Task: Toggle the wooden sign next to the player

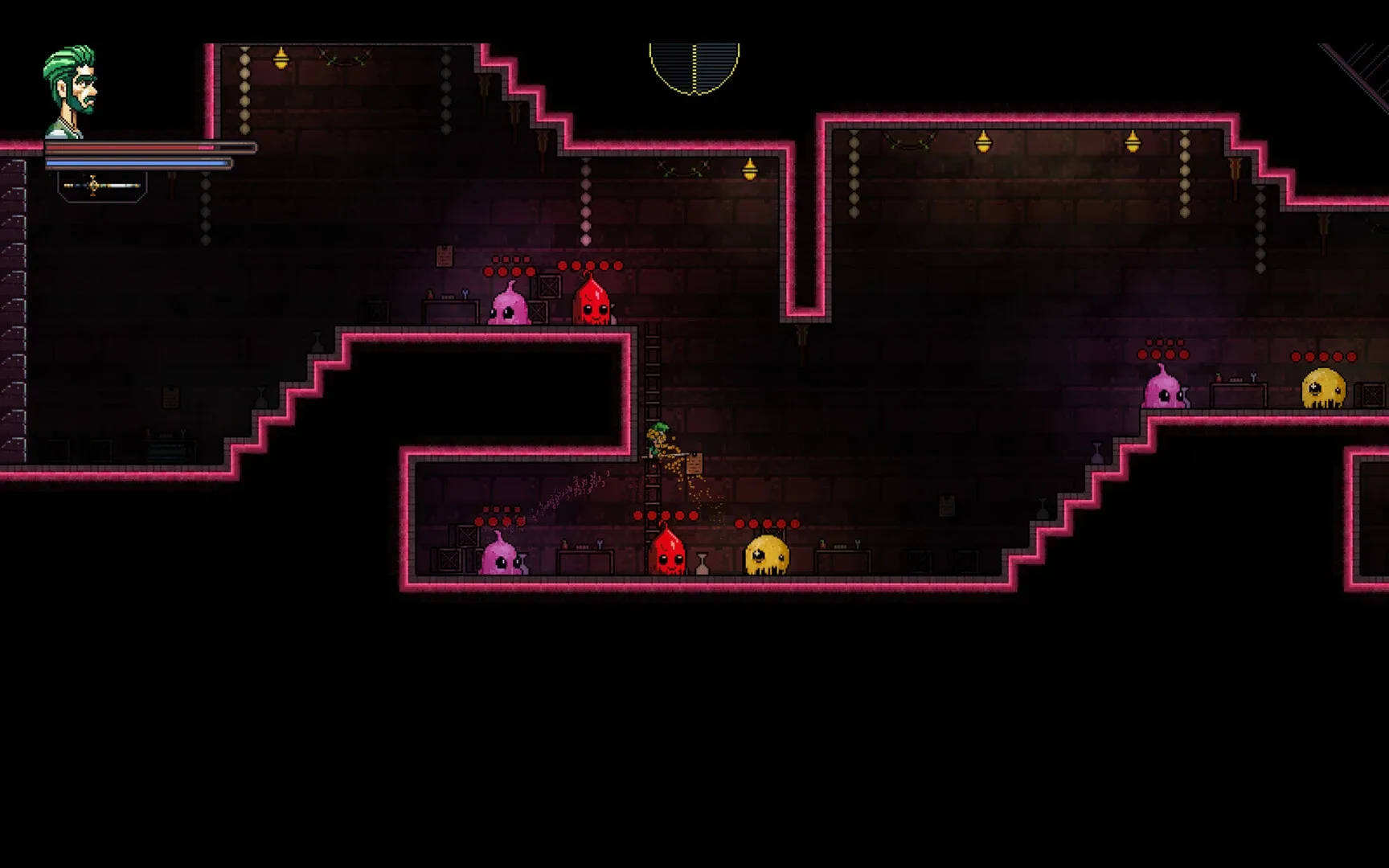Action: coord(694,461)
